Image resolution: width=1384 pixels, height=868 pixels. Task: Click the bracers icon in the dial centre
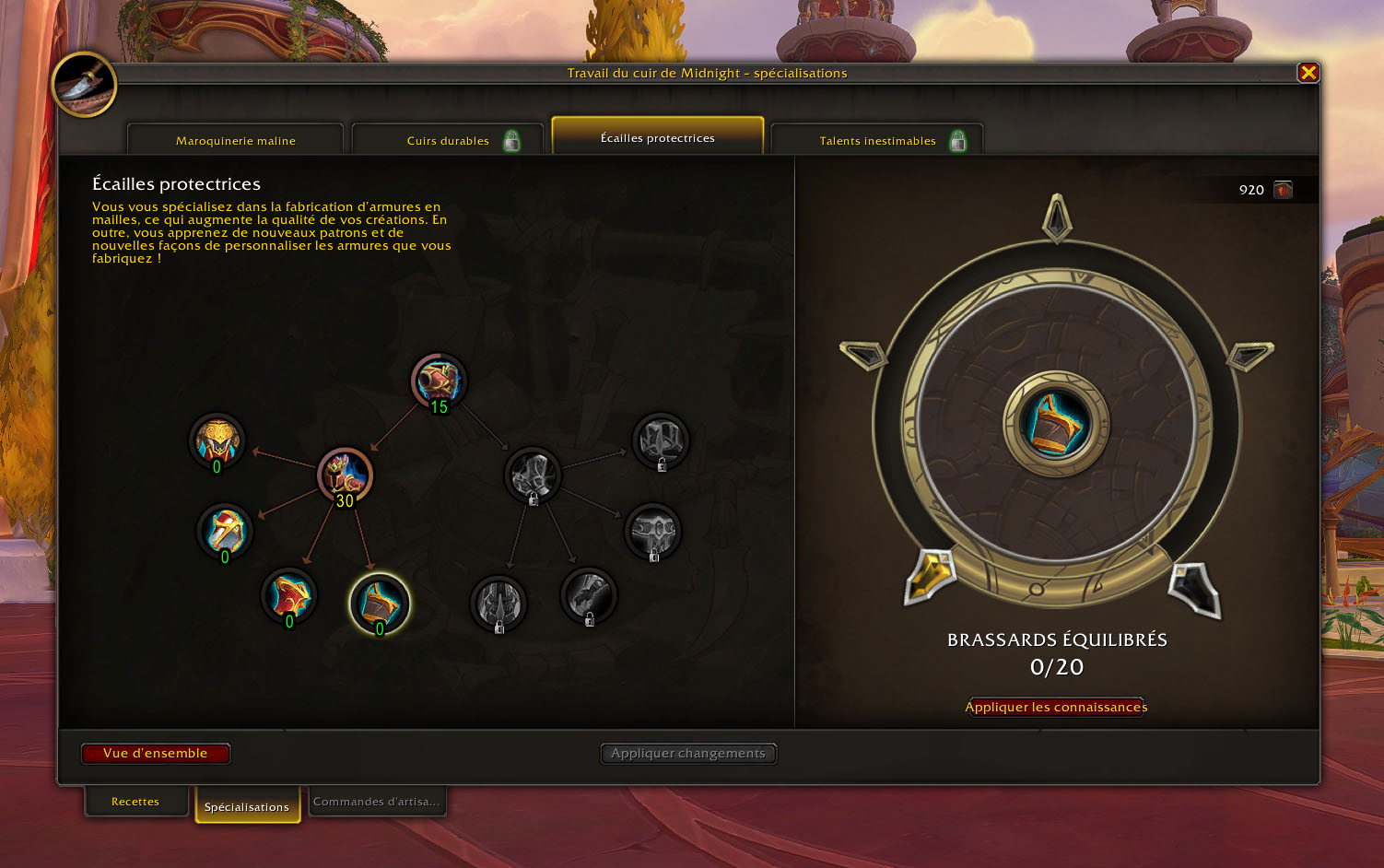tap(1056, 423)
